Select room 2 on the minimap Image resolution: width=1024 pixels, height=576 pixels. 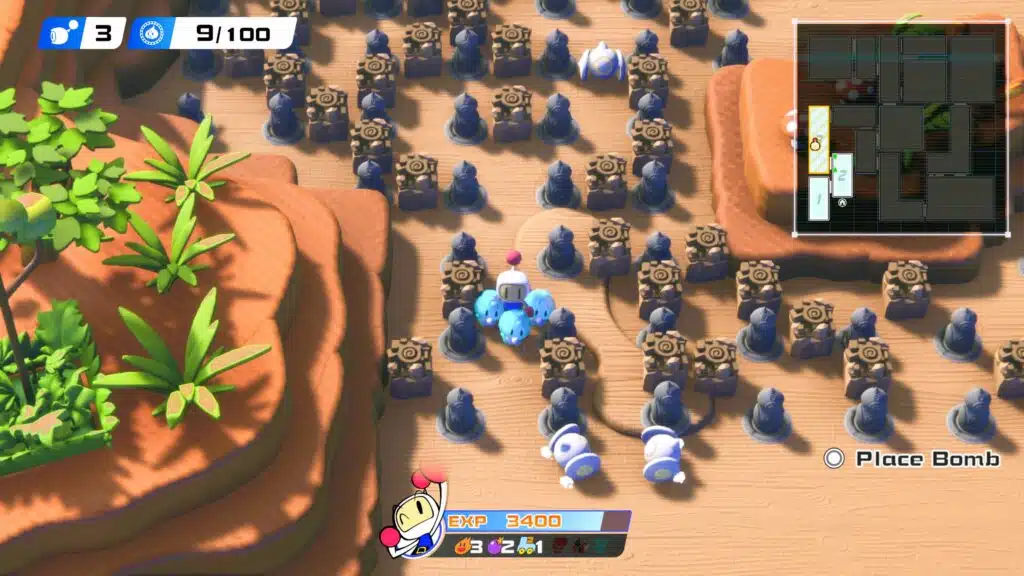click(x=842, y=176)
